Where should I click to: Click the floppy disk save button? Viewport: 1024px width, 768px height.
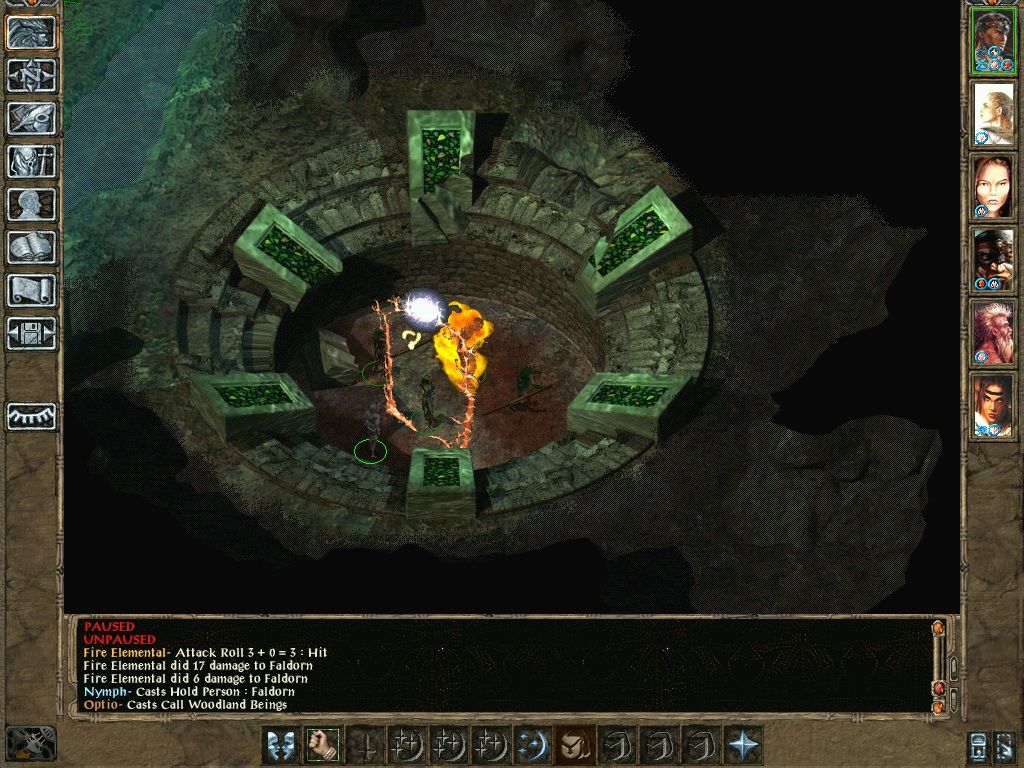[31, 333]
